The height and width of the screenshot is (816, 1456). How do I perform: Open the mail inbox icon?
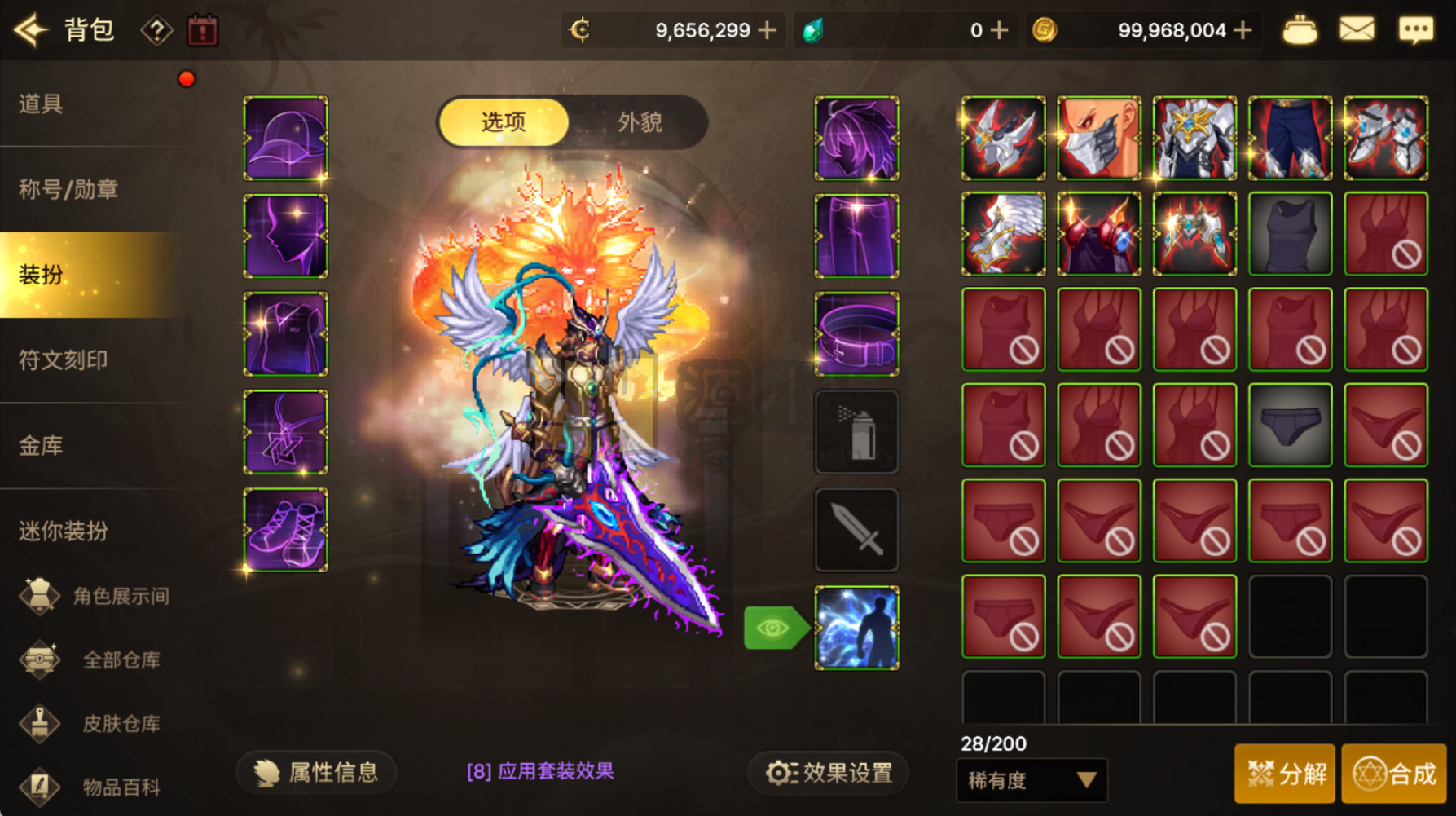click(x=1356, y=29)
